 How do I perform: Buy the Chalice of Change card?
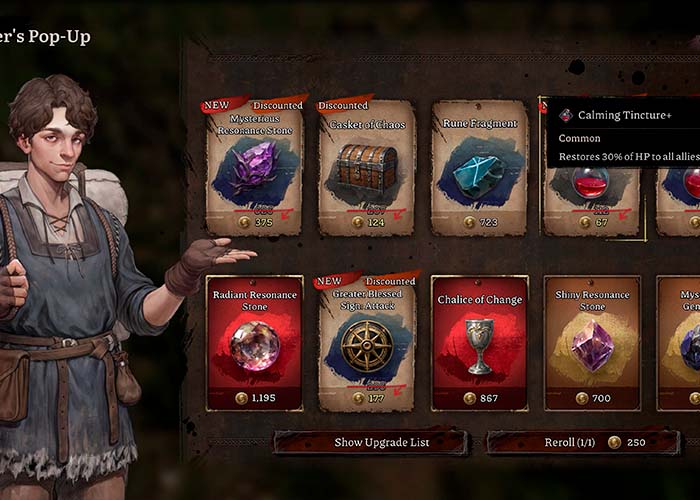[479, 343]
